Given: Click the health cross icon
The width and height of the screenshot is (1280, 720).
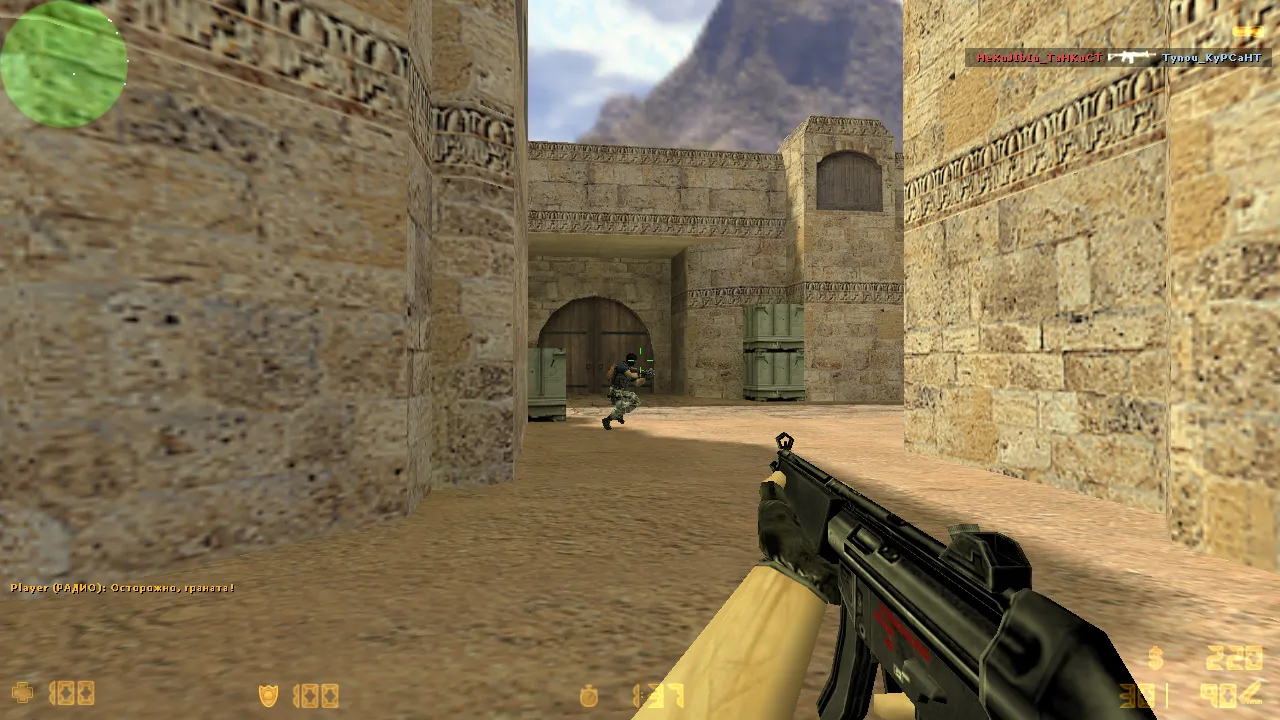Looking at the screenshot, I should tap(22, 693).
